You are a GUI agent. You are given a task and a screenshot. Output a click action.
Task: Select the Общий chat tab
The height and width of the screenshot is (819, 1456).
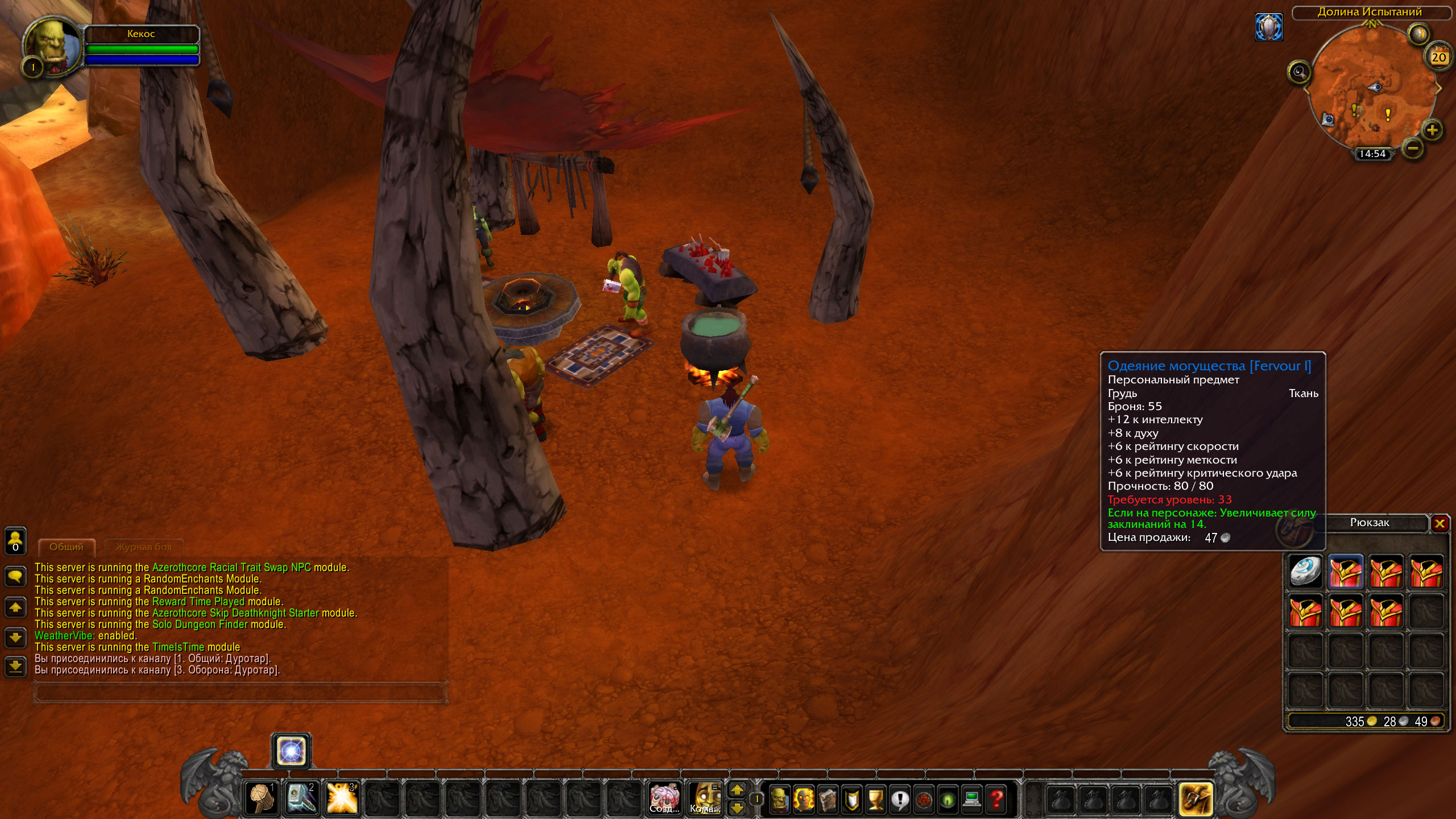tap(67, 547)
